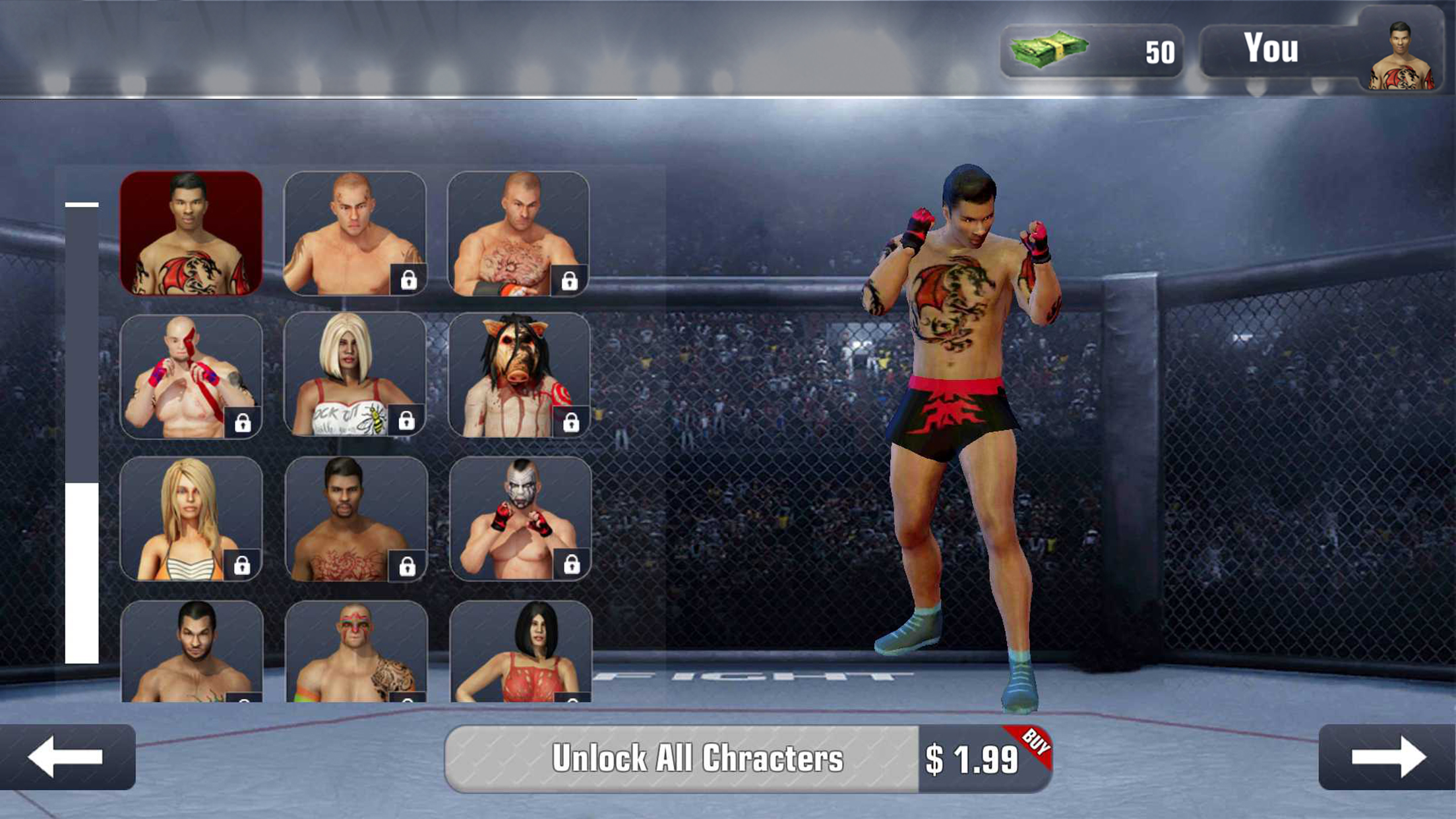Select the red face-paint fighter with shoulder tattoo

(356, 652)
